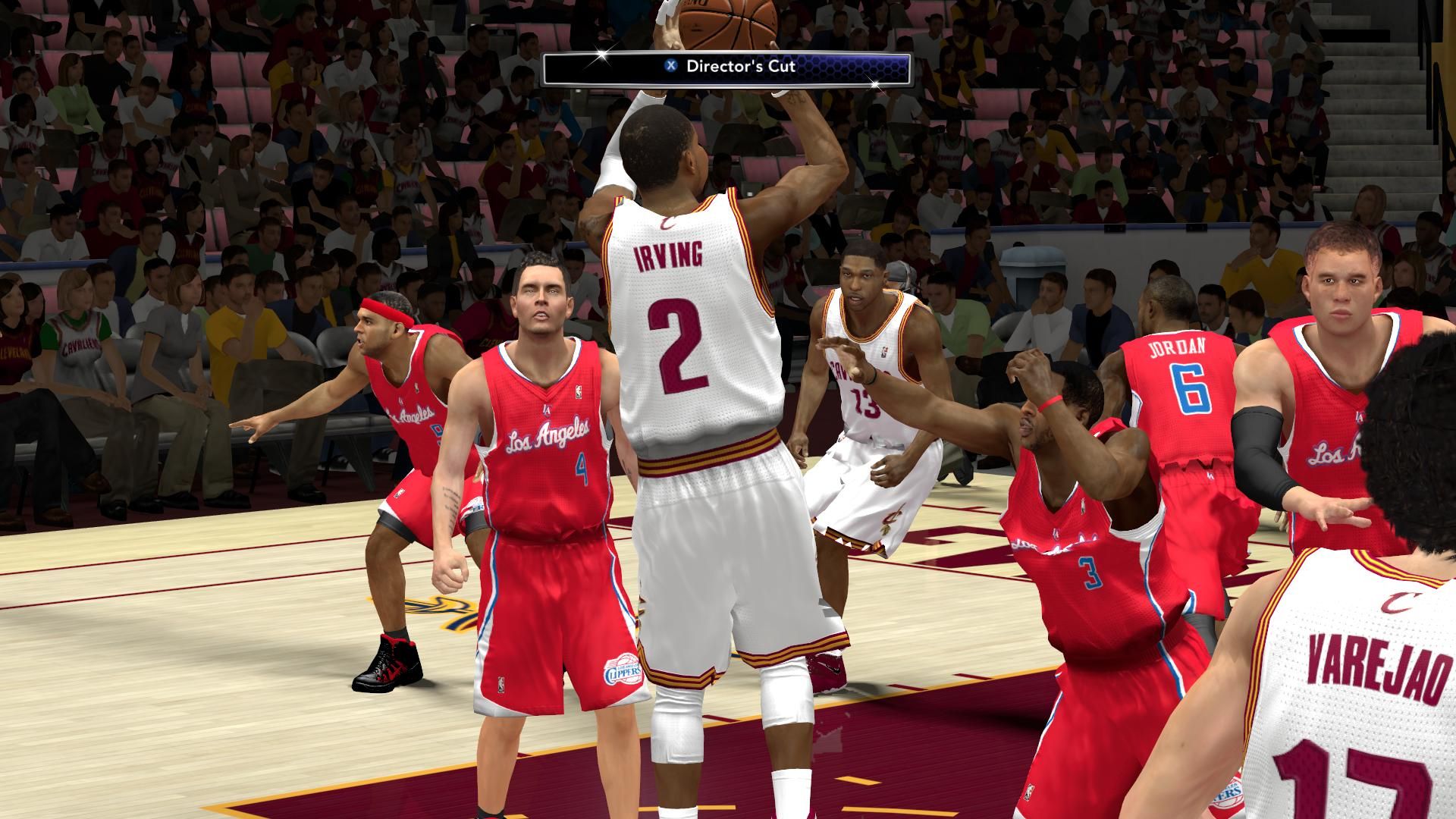Viewport: 1456px width, 819px height.
Task: Select the Director's Cut banner
Action: 726,67
